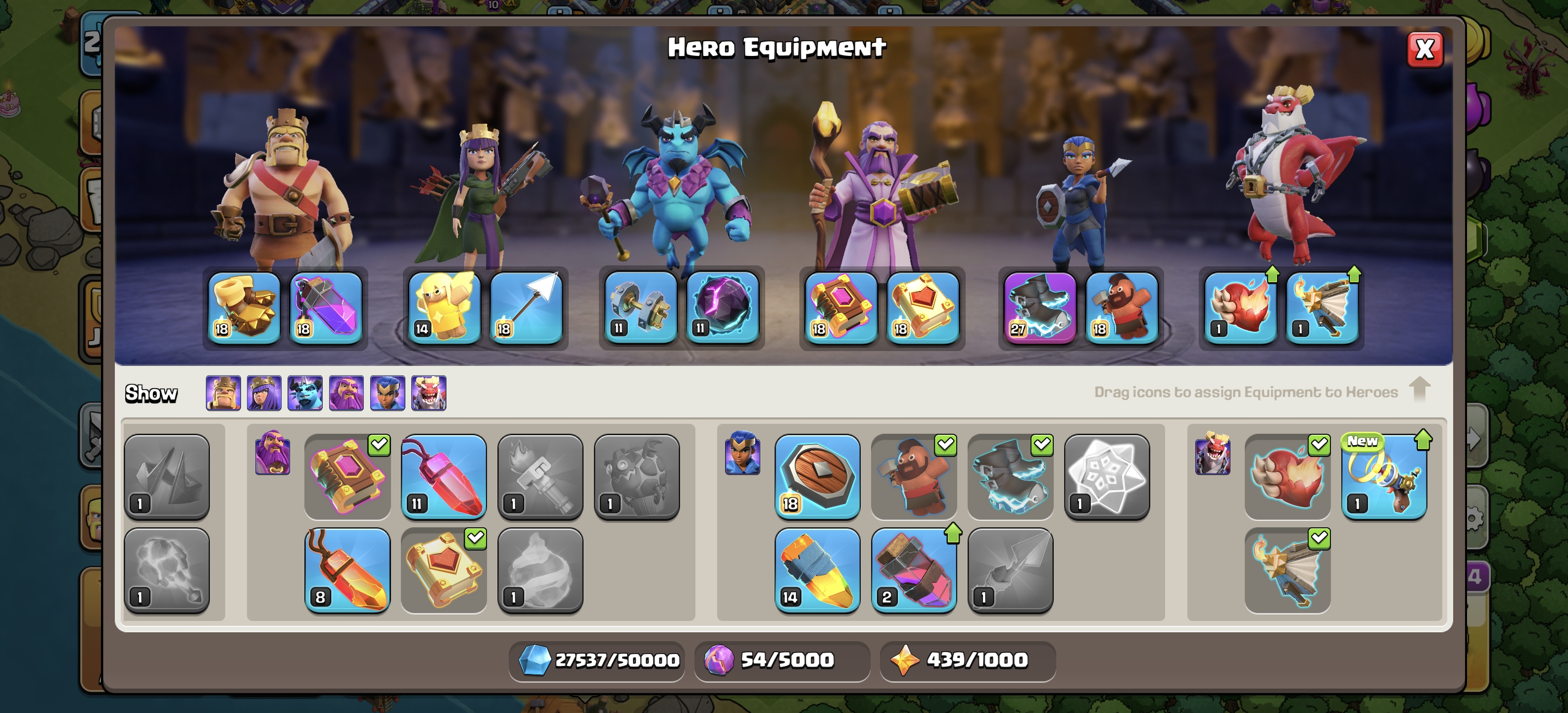Select the Haste Vial in inventory
Screen dimensions: 1568x713
click(x=914, y=570)
